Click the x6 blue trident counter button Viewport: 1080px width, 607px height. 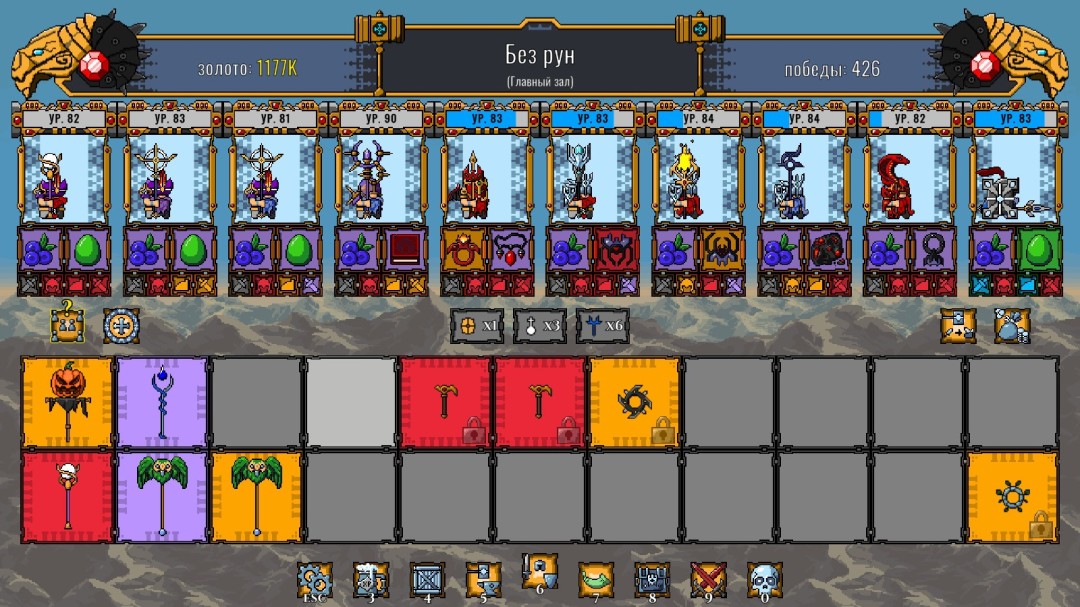(602, 326)
